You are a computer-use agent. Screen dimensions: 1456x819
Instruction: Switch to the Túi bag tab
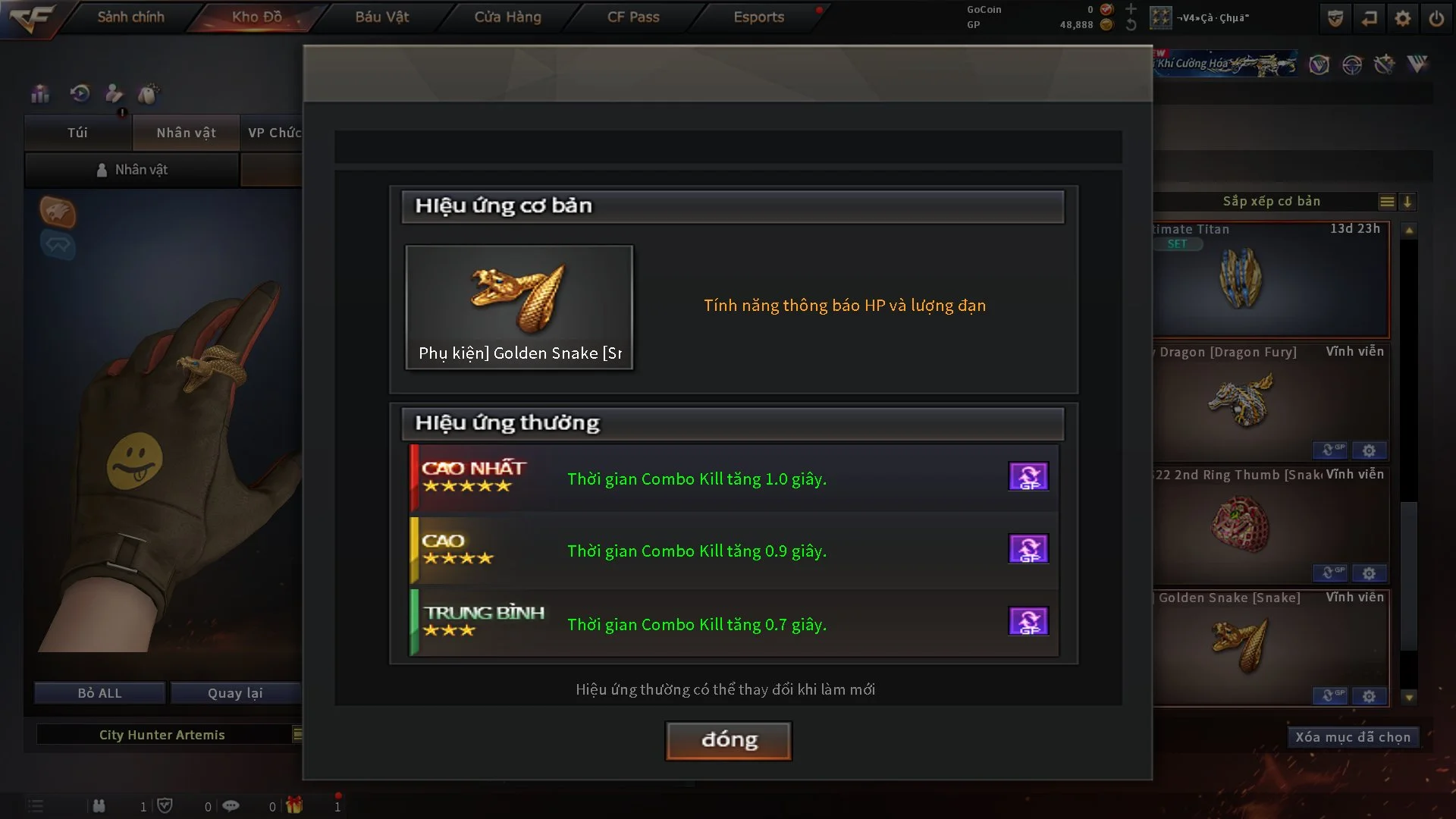(x=77, y=133)
